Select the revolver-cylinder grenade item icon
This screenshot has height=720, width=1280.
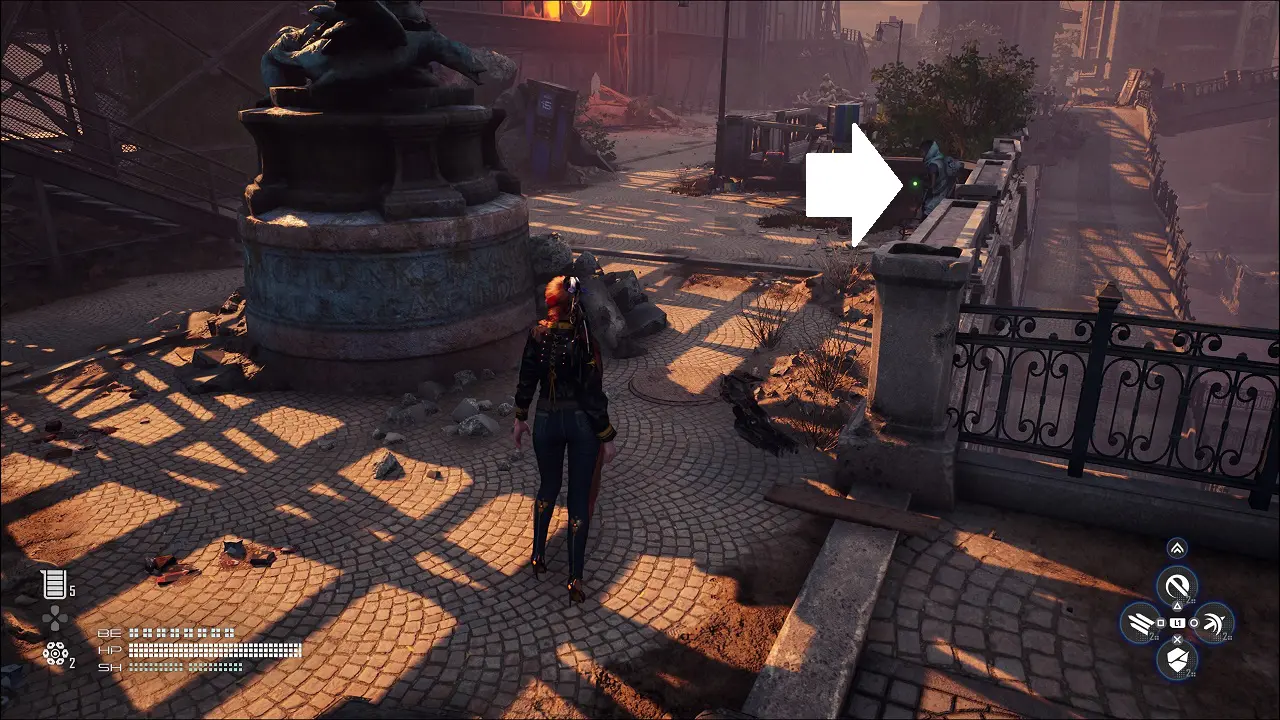(x=54, y=654)
